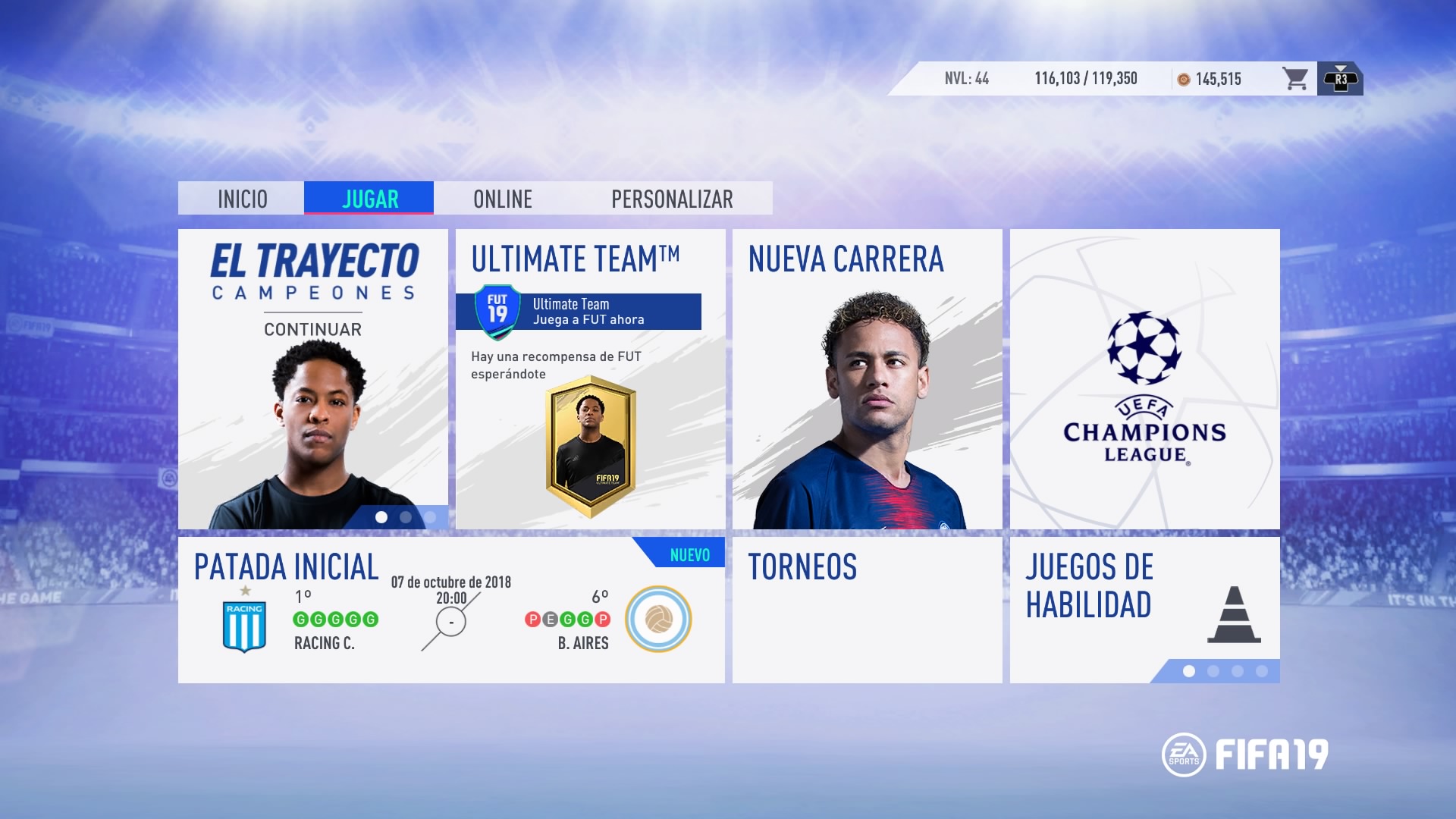Select the JUGAR tab
This screenshot has height=819, width=1456.
(369, 199)
